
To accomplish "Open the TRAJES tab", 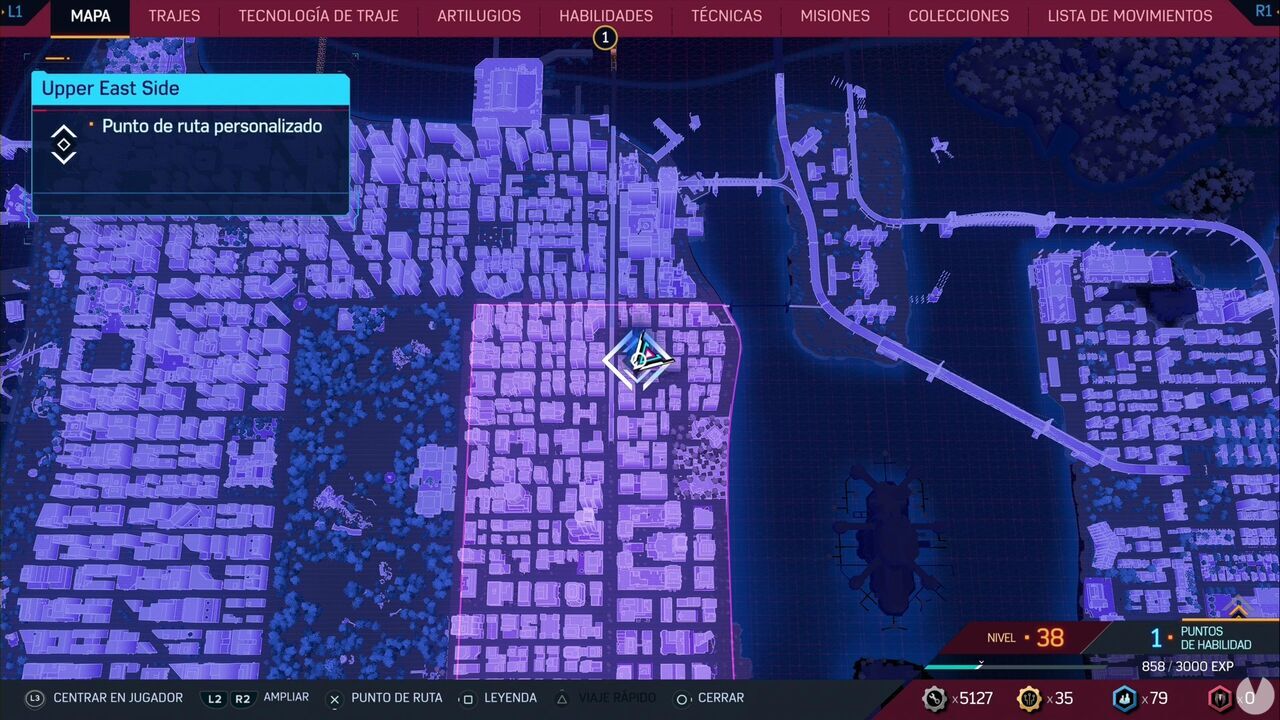I will tap(173, 16).
